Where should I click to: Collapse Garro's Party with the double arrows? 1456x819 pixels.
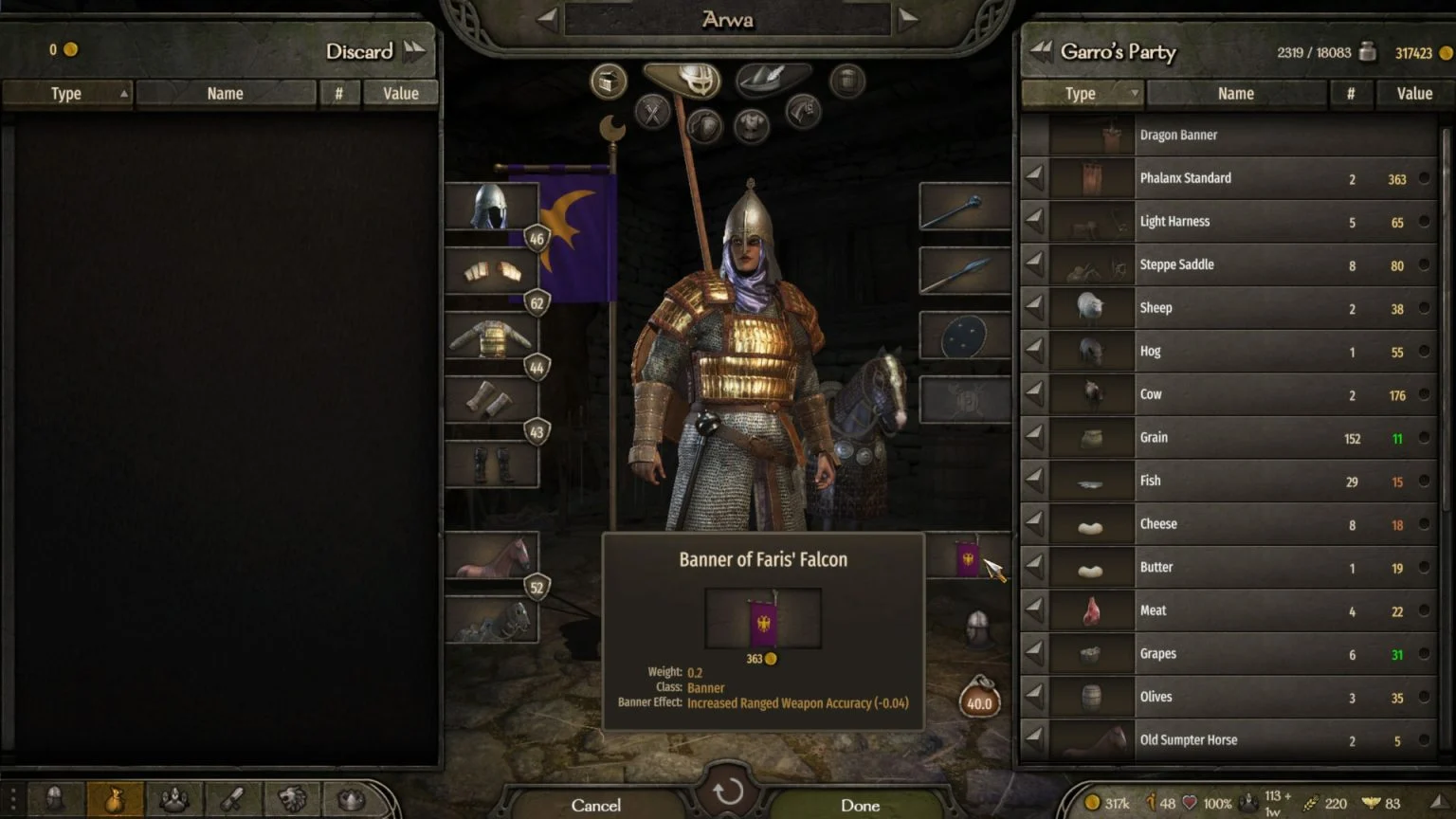pyautogui.click(x=1041, y=52)
